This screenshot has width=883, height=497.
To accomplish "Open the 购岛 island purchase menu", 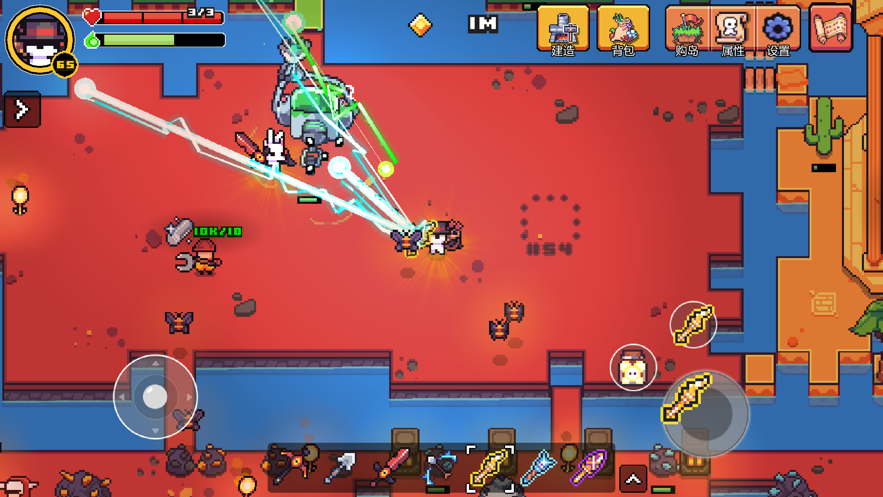I will click(687, 29).
